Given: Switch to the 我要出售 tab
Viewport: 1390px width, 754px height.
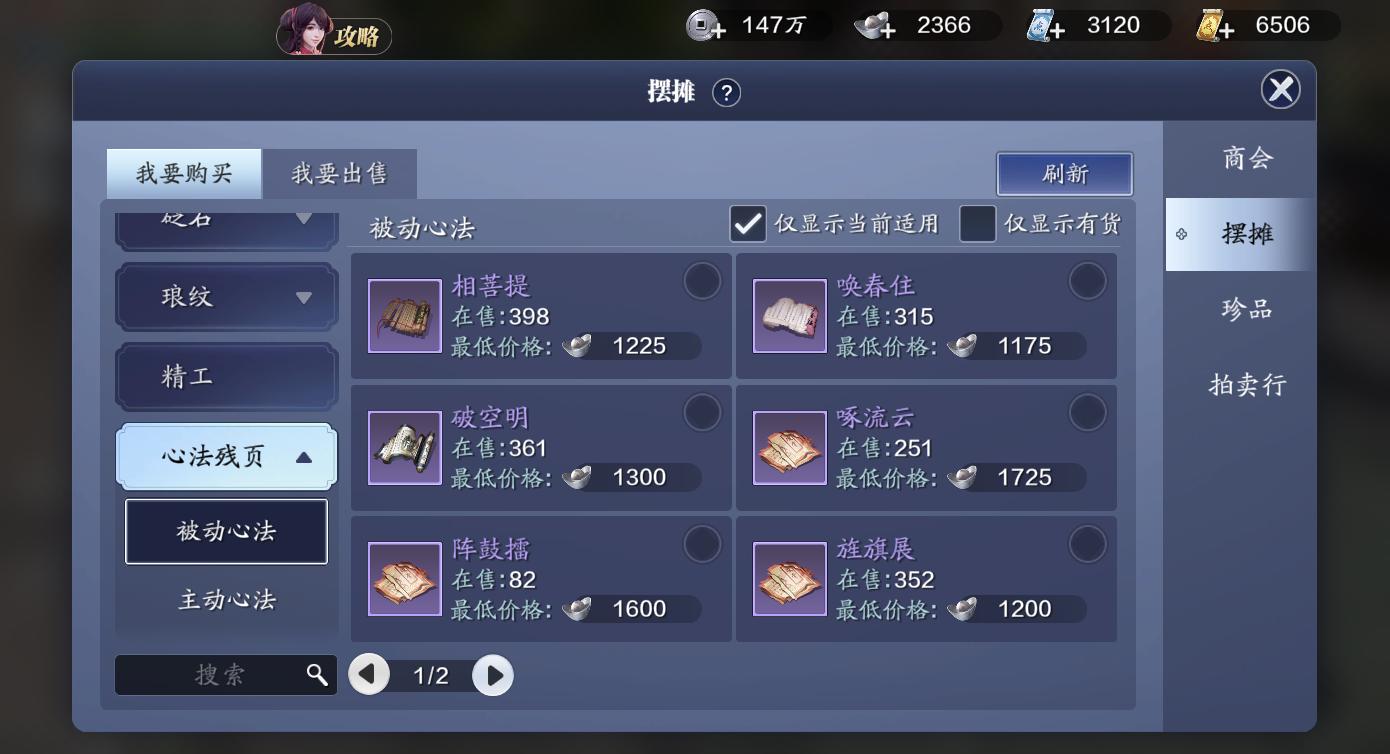Looking at the screenshot, I should (339, 172).
